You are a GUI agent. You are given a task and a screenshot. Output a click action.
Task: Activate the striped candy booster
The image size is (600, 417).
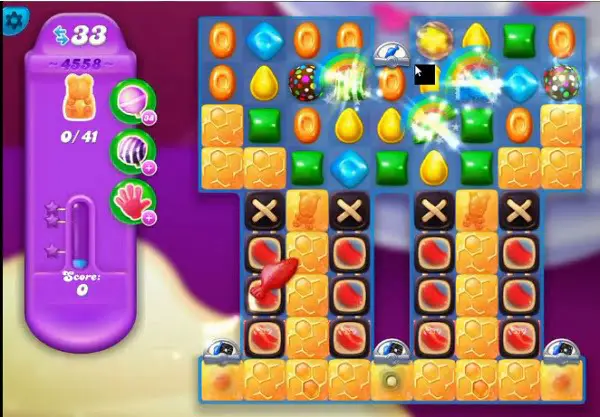[x=131, y=150]
